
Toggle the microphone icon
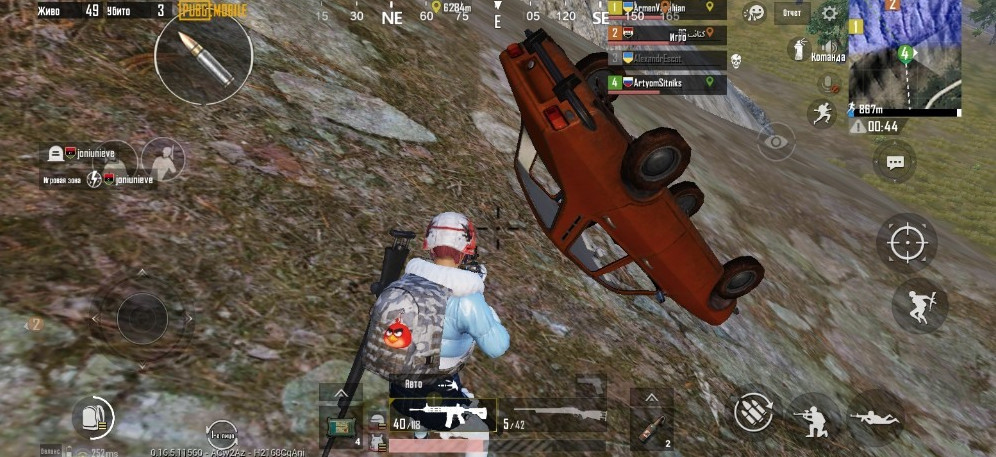[826, 80]
